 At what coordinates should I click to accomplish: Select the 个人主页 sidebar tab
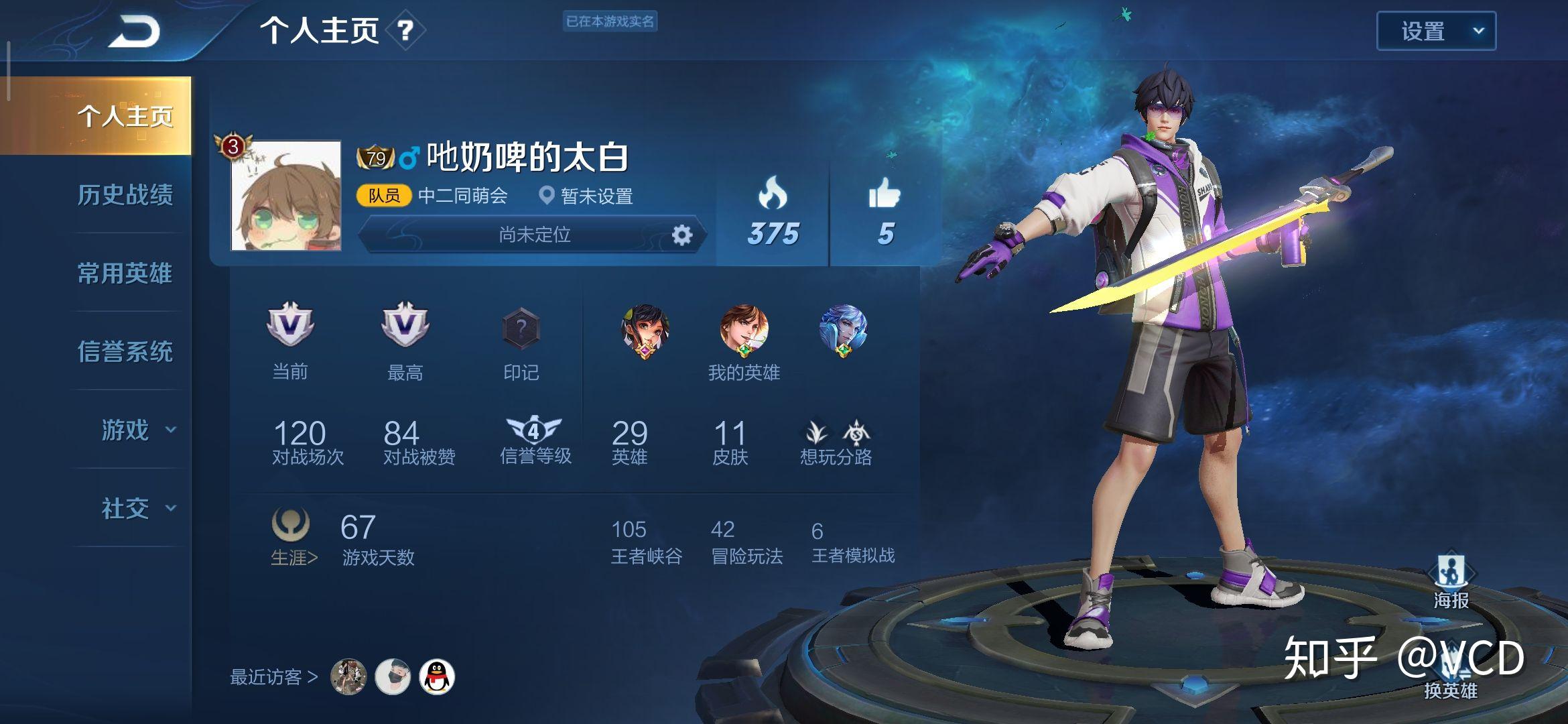point(125,116)
